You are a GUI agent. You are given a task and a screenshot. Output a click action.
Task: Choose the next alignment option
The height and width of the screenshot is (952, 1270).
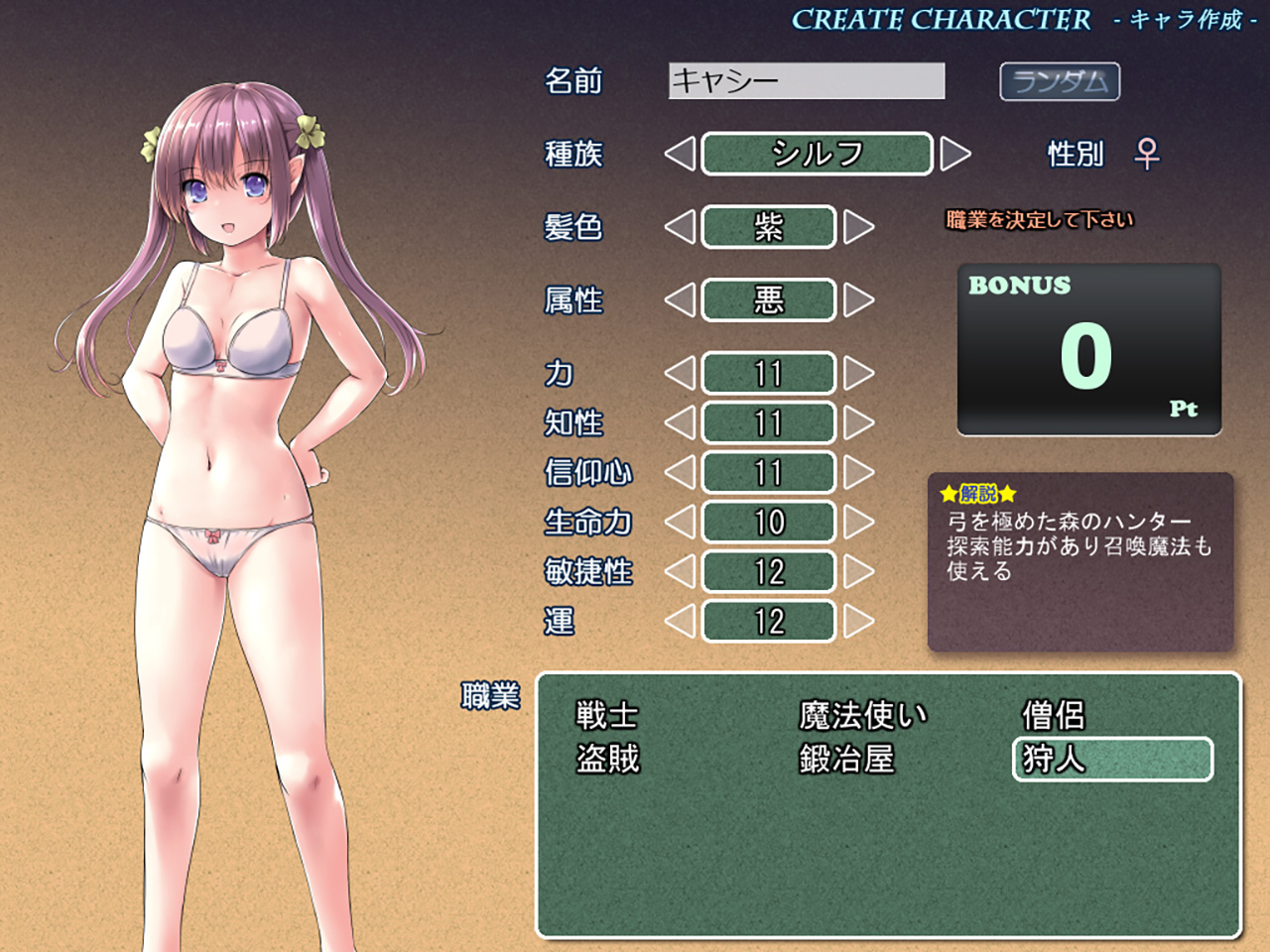pyautogui.click(x=858, y=300)
